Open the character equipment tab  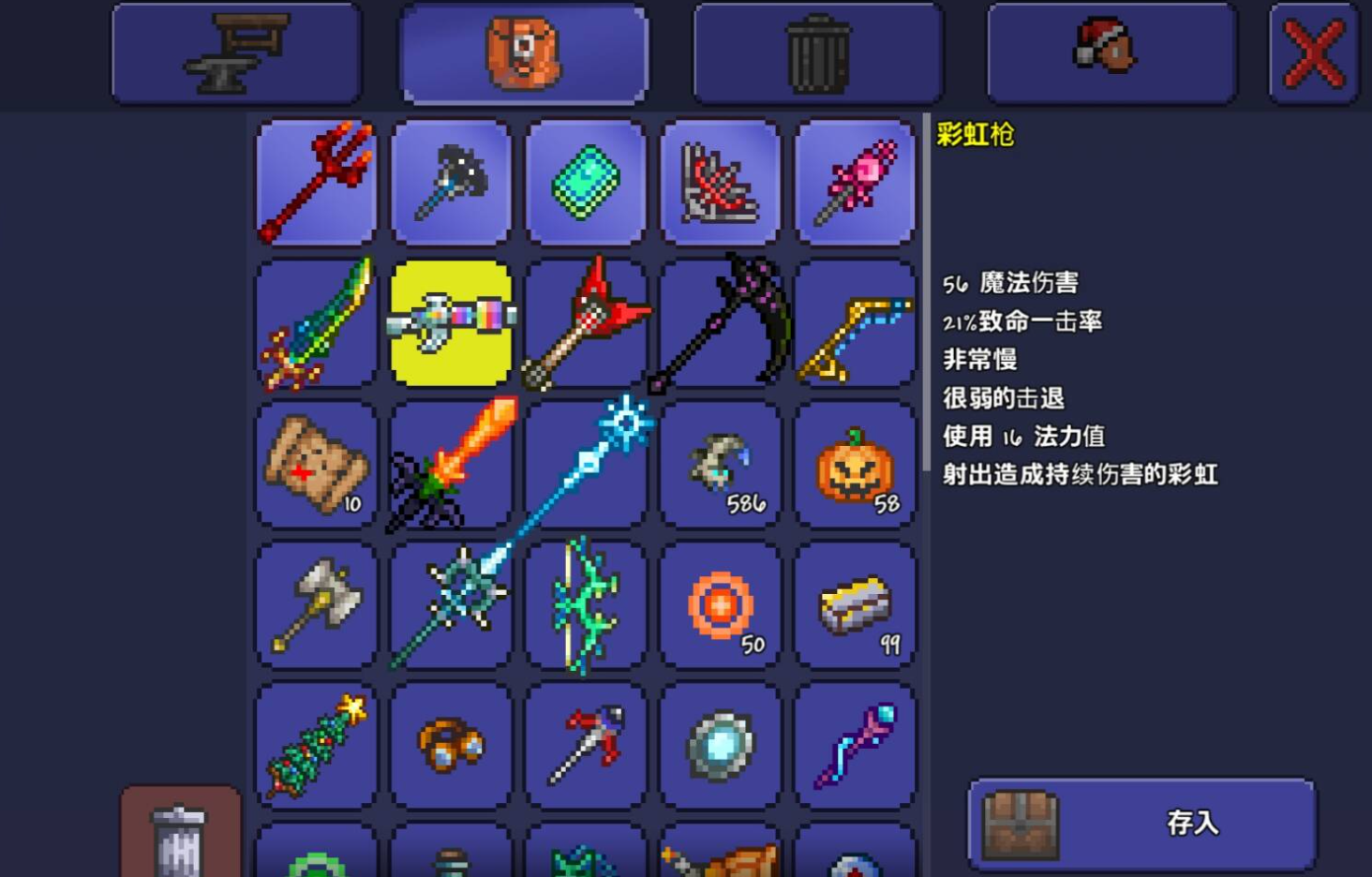1110,53
